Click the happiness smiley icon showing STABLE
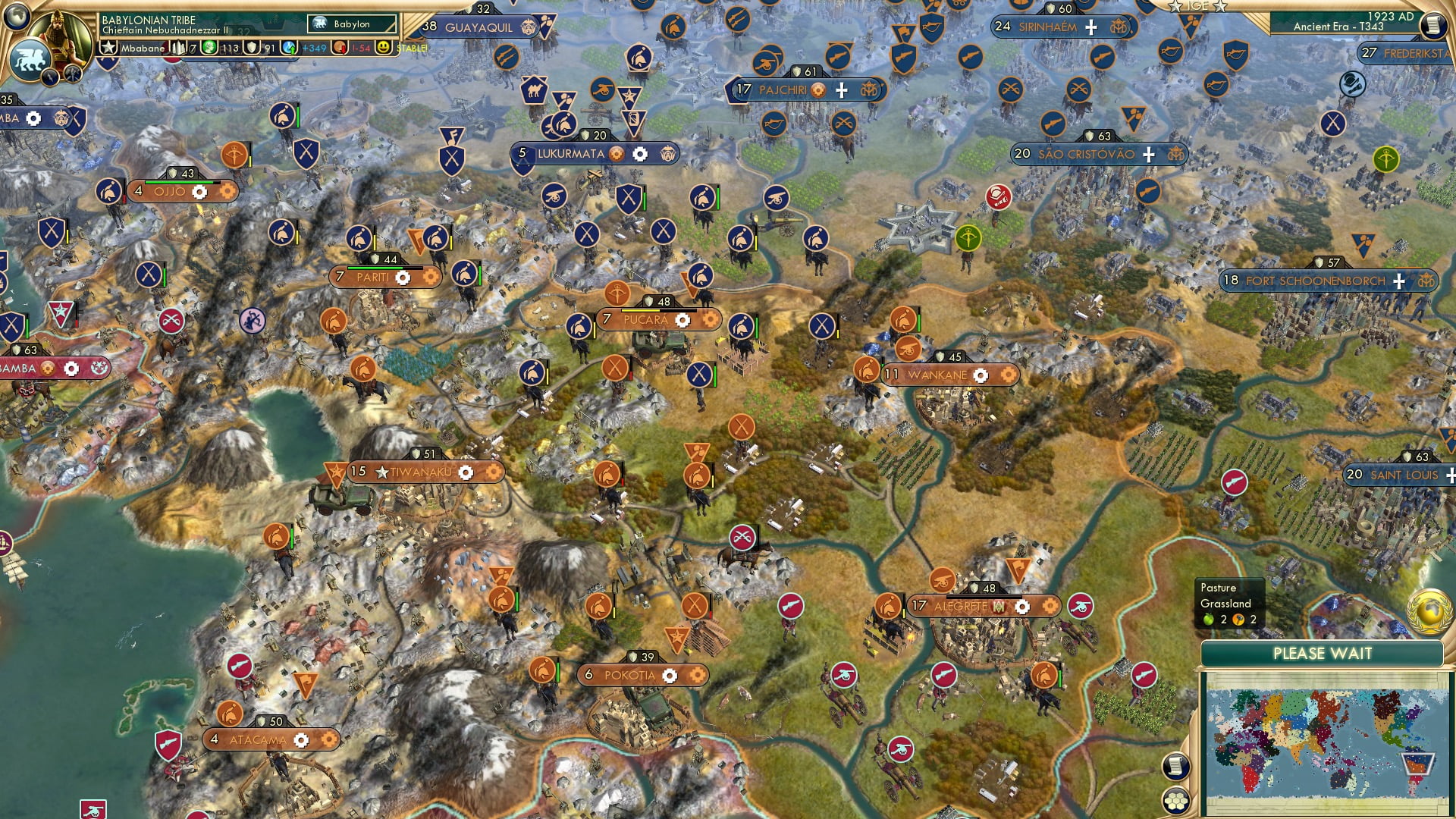 point(384,48)
